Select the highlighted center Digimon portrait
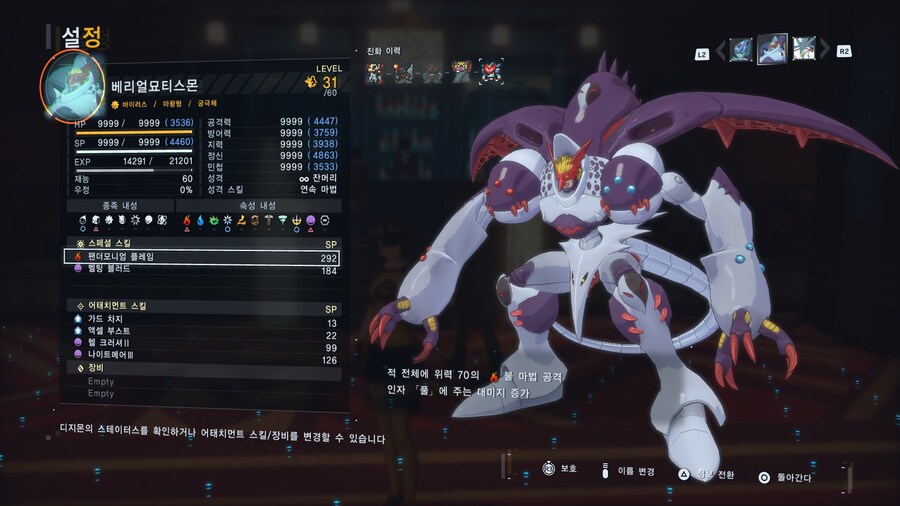The width and height of the screenshot is (900, 506). tap(772, 48)
